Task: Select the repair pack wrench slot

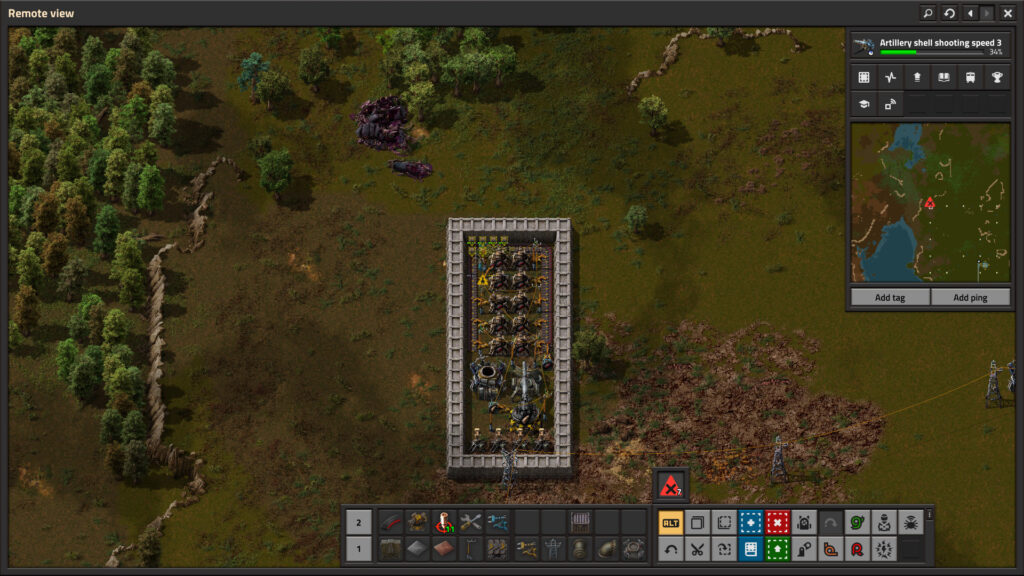Action: coord(471,522)
